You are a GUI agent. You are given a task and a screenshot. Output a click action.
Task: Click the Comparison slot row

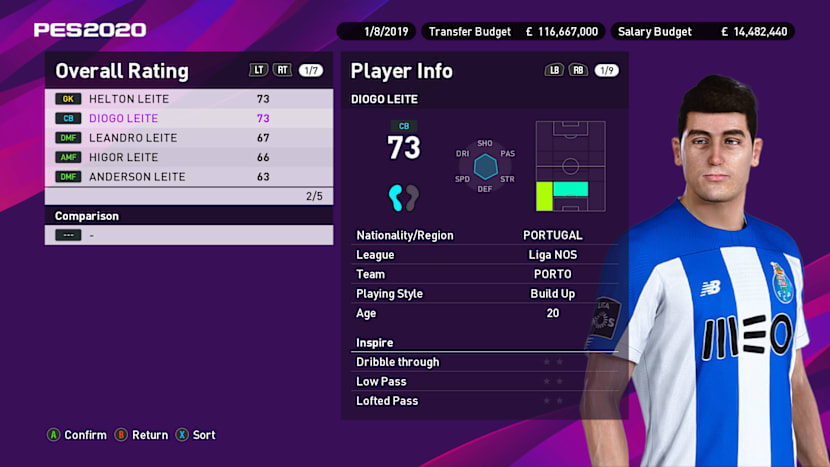pyautogui.click(x=188, y=235)
